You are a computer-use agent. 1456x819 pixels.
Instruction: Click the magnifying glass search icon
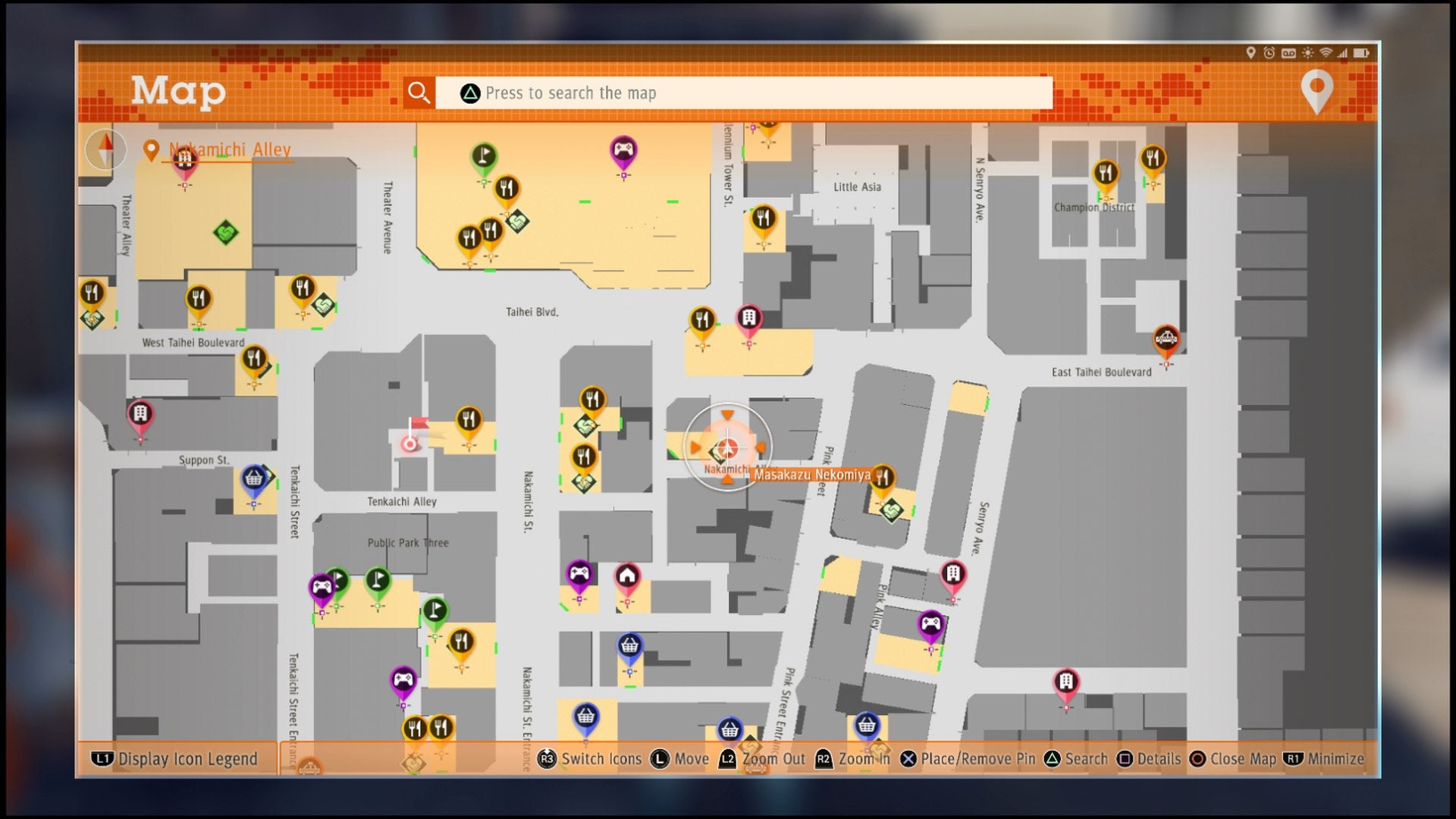419,93
